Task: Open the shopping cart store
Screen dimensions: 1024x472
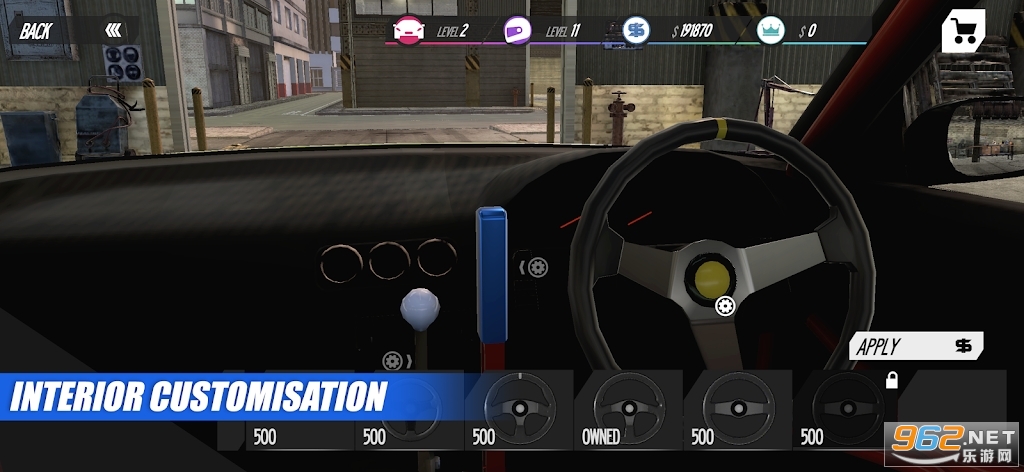Action: point(963,32)
